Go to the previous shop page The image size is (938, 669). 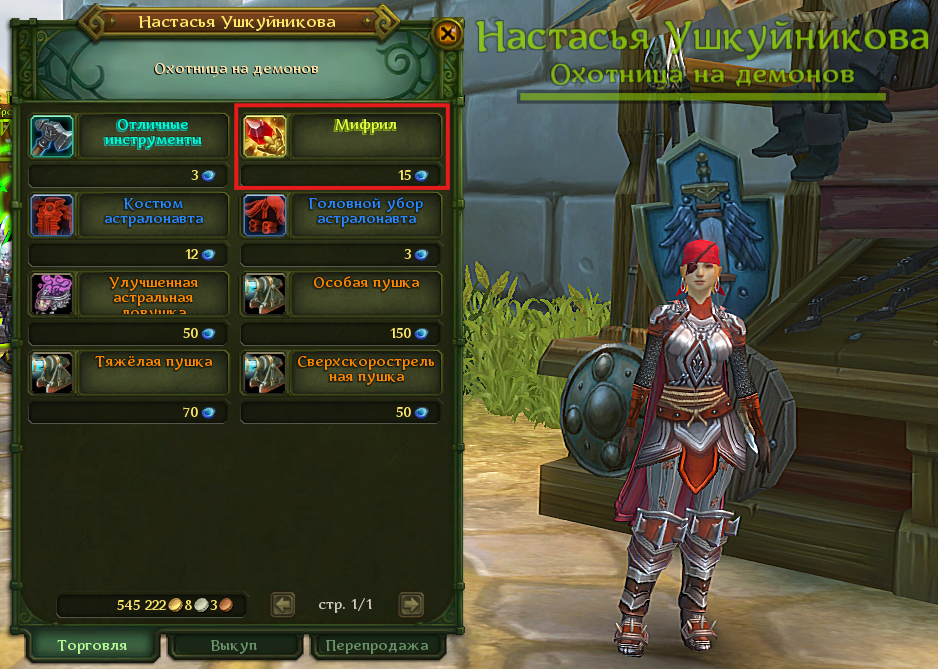pos(284,604)
